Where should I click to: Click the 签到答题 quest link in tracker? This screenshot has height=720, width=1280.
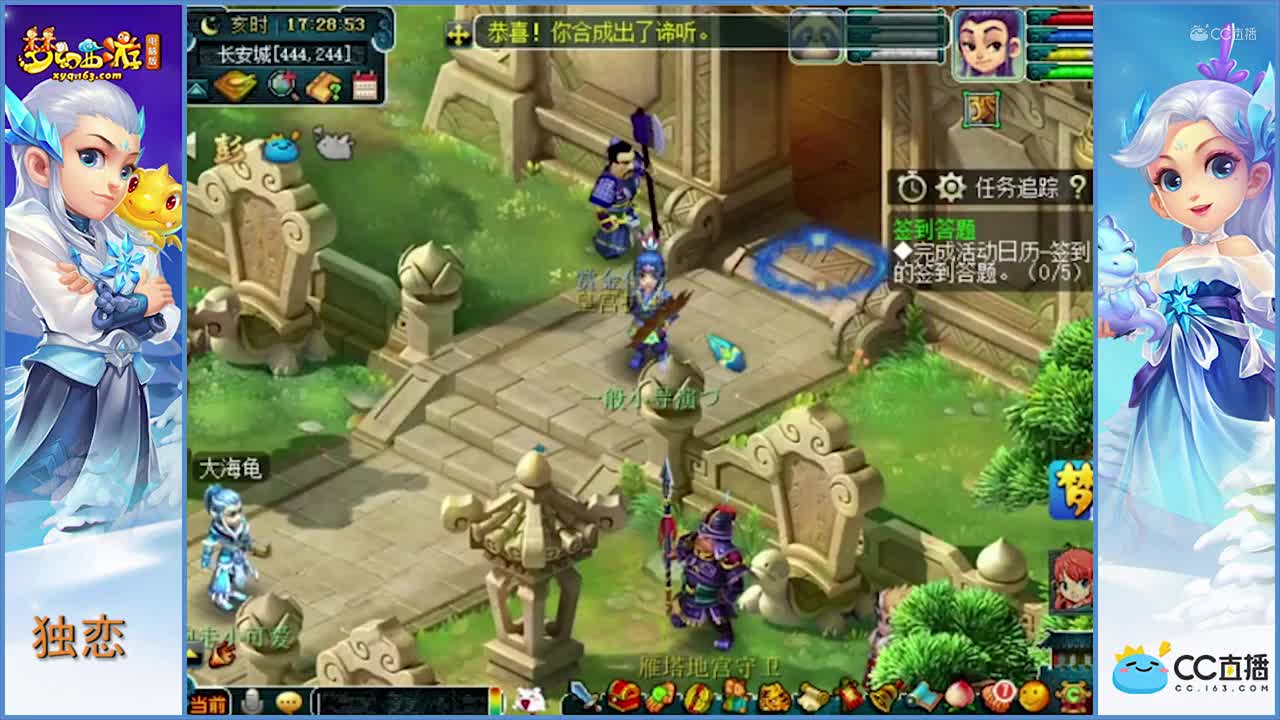coord(935,228)
